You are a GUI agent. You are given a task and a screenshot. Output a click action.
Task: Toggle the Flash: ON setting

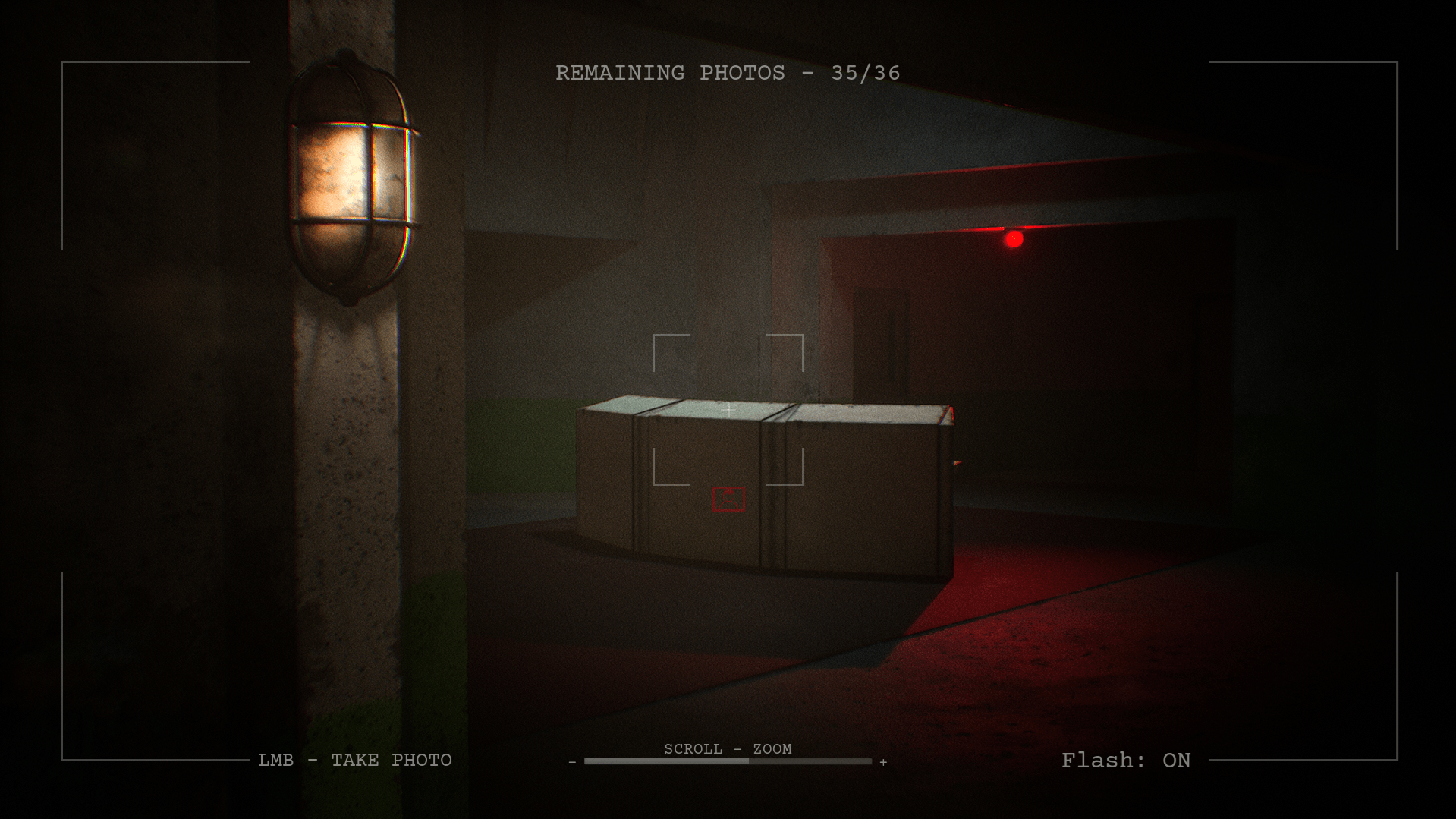(1125, 761)
